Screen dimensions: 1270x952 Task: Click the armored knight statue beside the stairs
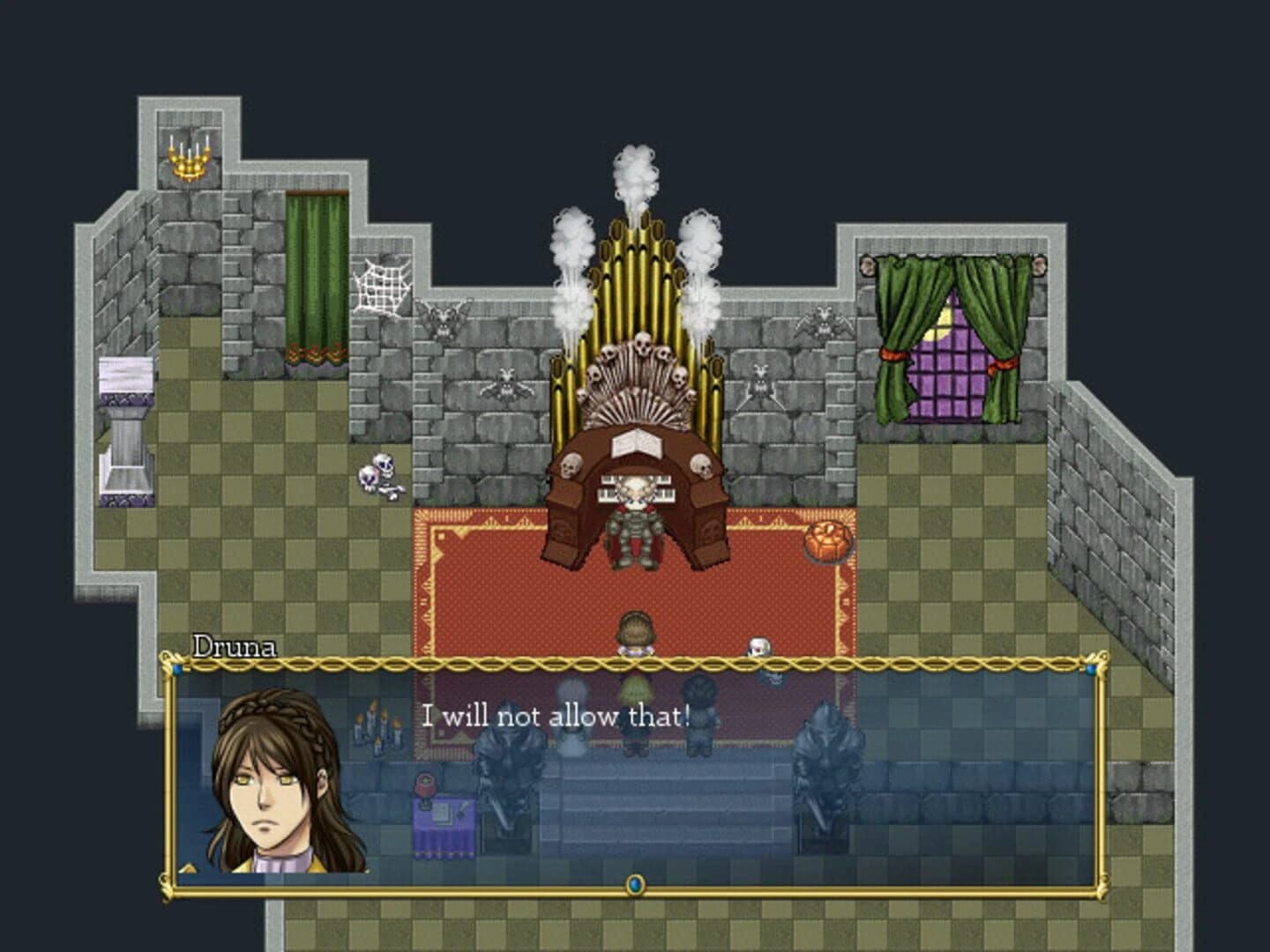[x=504, y=774]
